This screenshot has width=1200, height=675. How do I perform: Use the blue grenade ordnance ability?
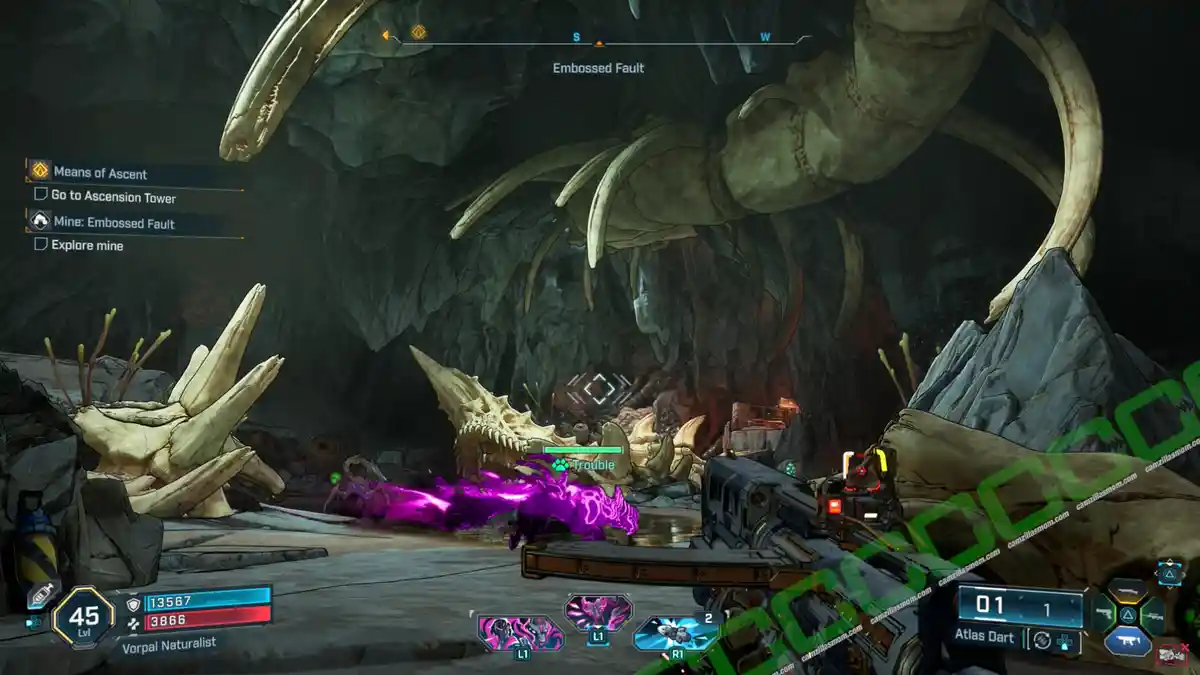coord(675,633)
